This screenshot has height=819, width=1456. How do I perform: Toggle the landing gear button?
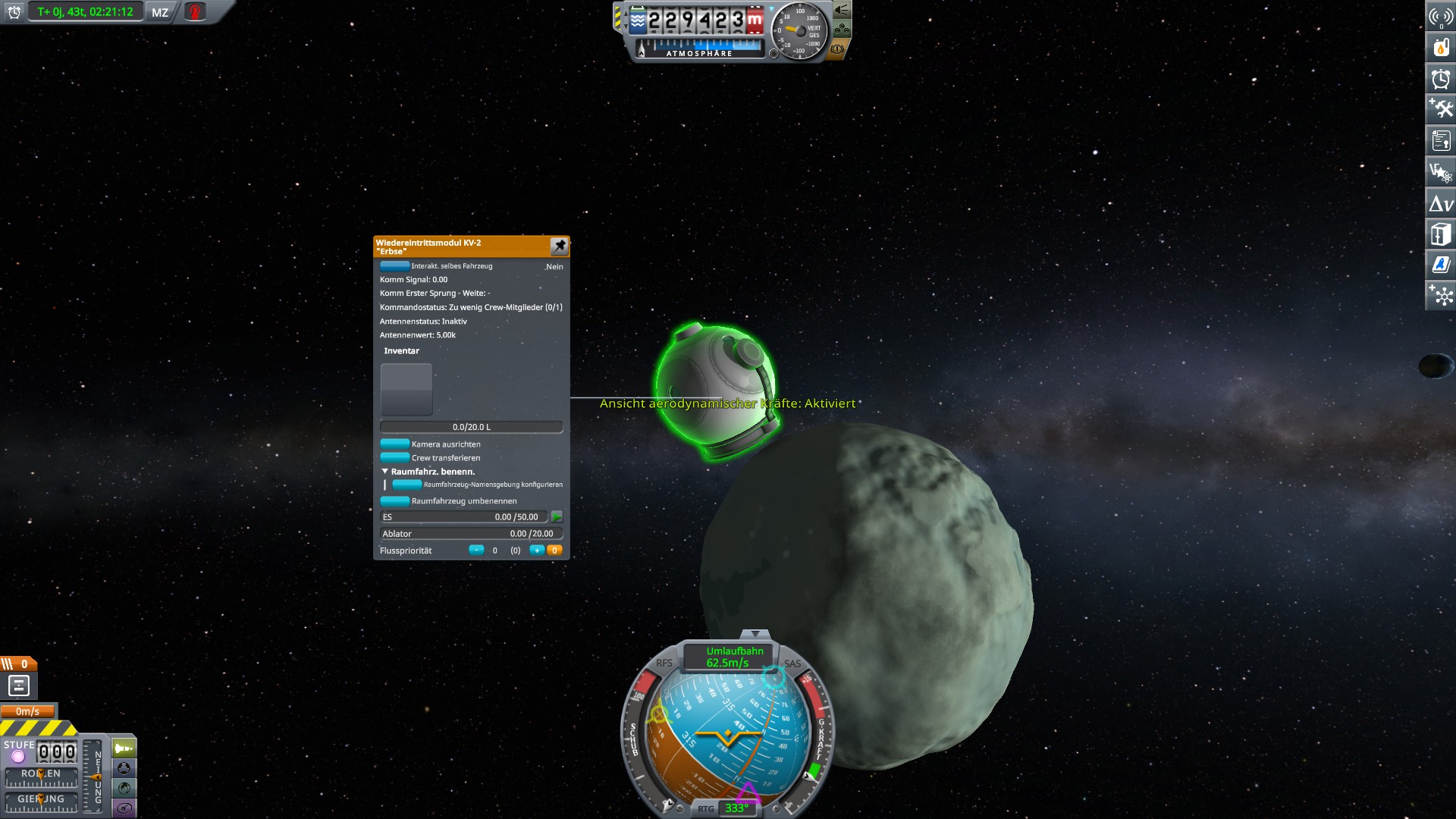(842, 30)
